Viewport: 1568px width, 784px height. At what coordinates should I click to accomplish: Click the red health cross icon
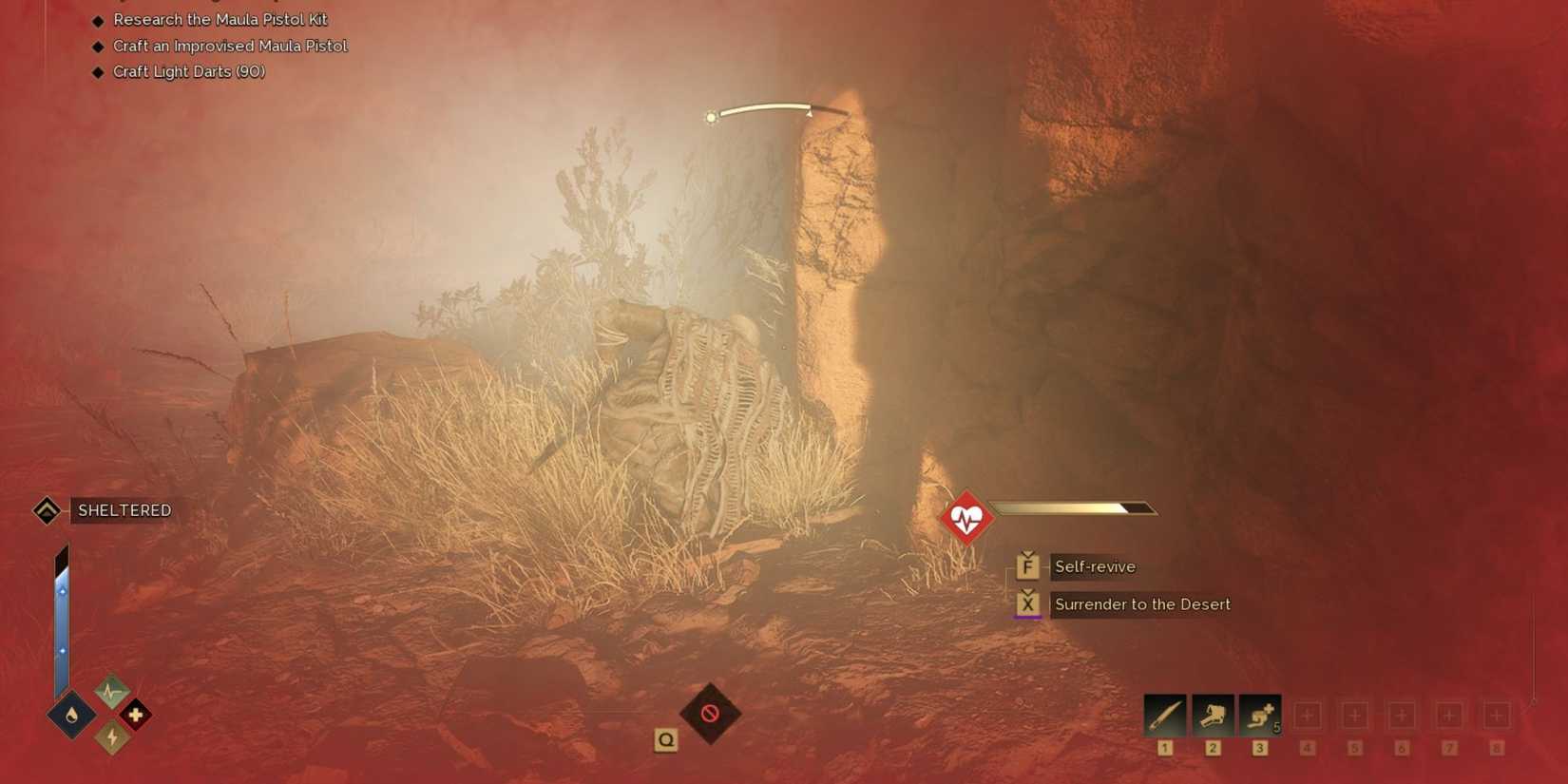(136, 716)
